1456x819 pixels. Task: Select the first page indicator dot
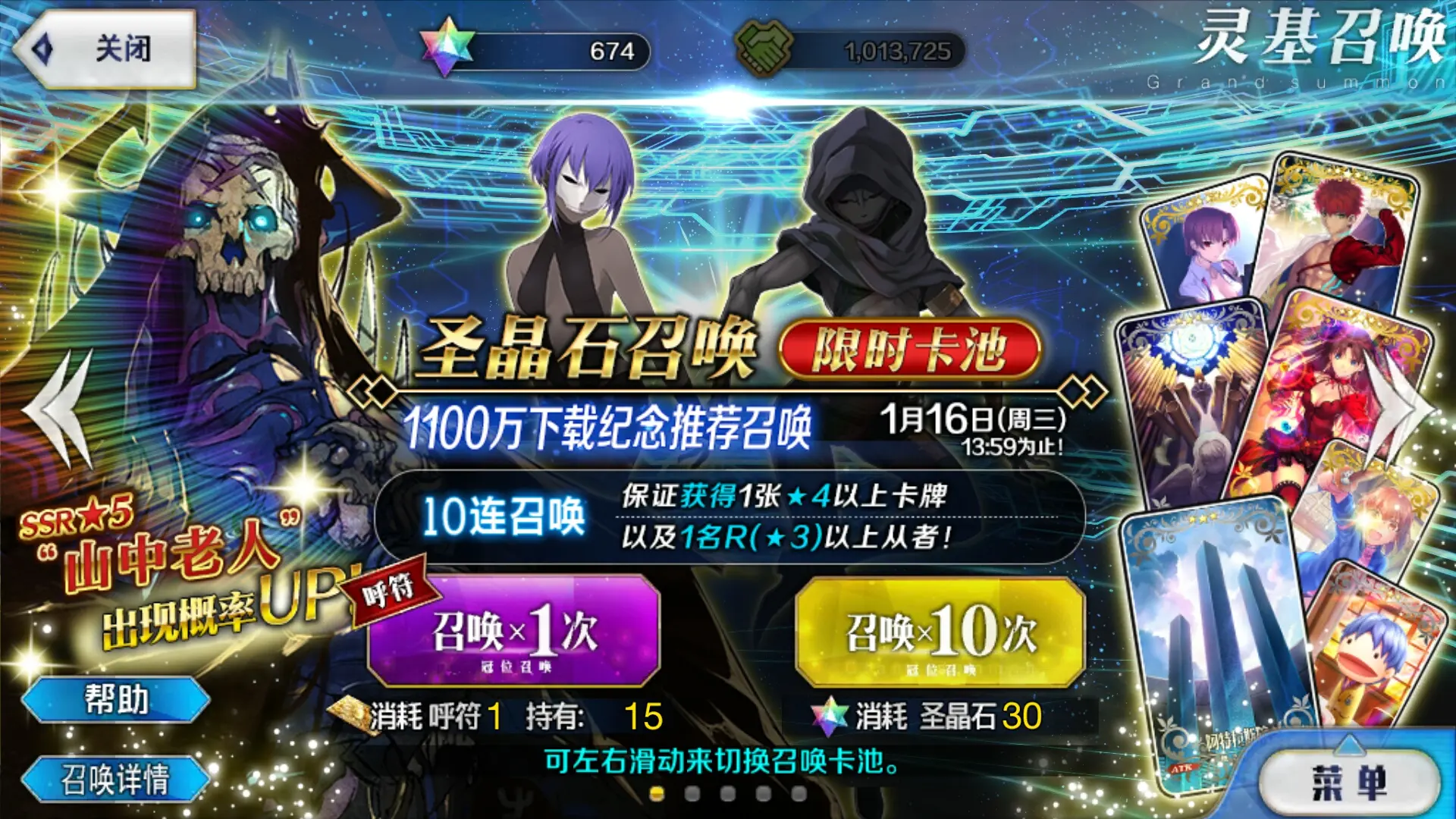(656, 794)
